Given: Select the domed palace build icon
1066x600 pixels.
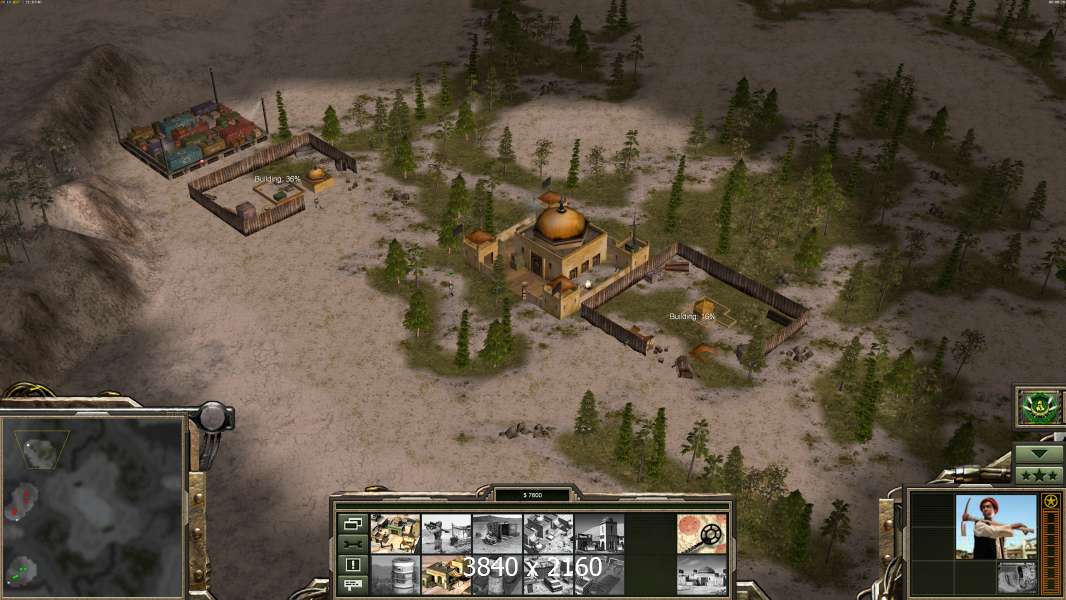Looking at the screenshot, I should (x=701, y=575).
